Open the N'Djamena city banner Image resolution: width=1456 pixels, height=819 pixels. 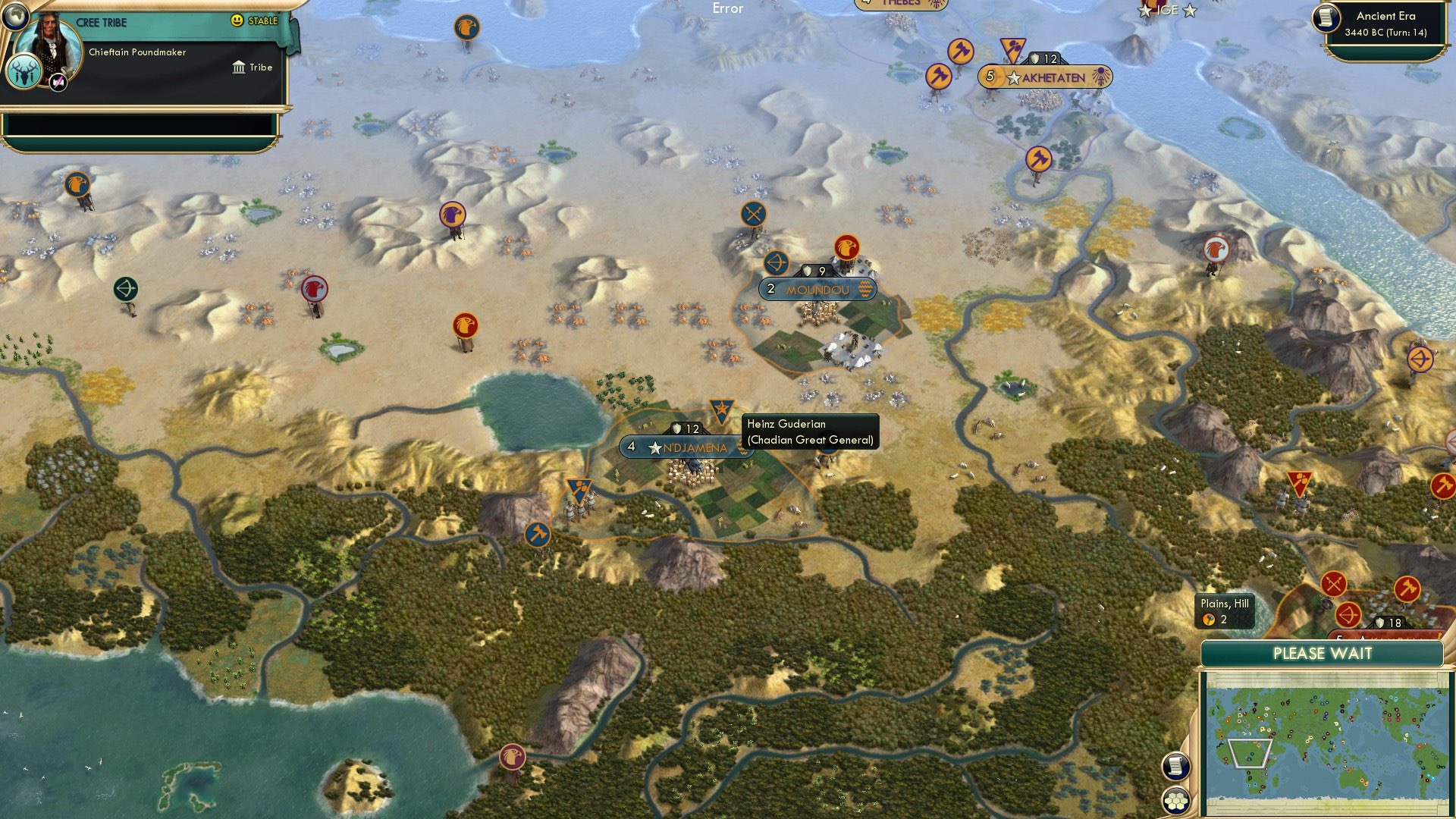click(677, 447)
